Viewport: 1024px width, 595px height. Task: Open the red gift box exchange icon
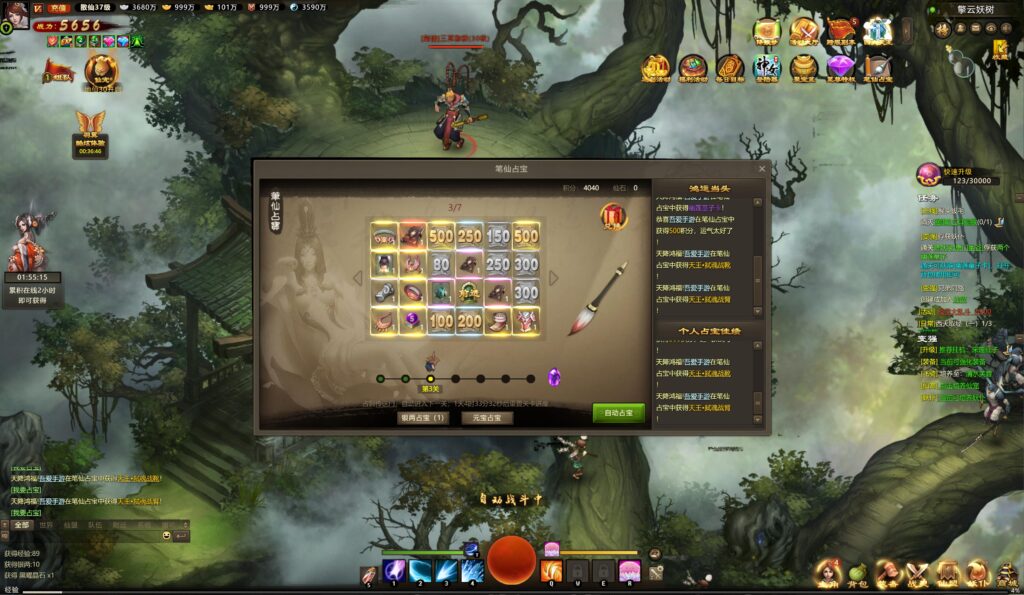tap(613, 216)
